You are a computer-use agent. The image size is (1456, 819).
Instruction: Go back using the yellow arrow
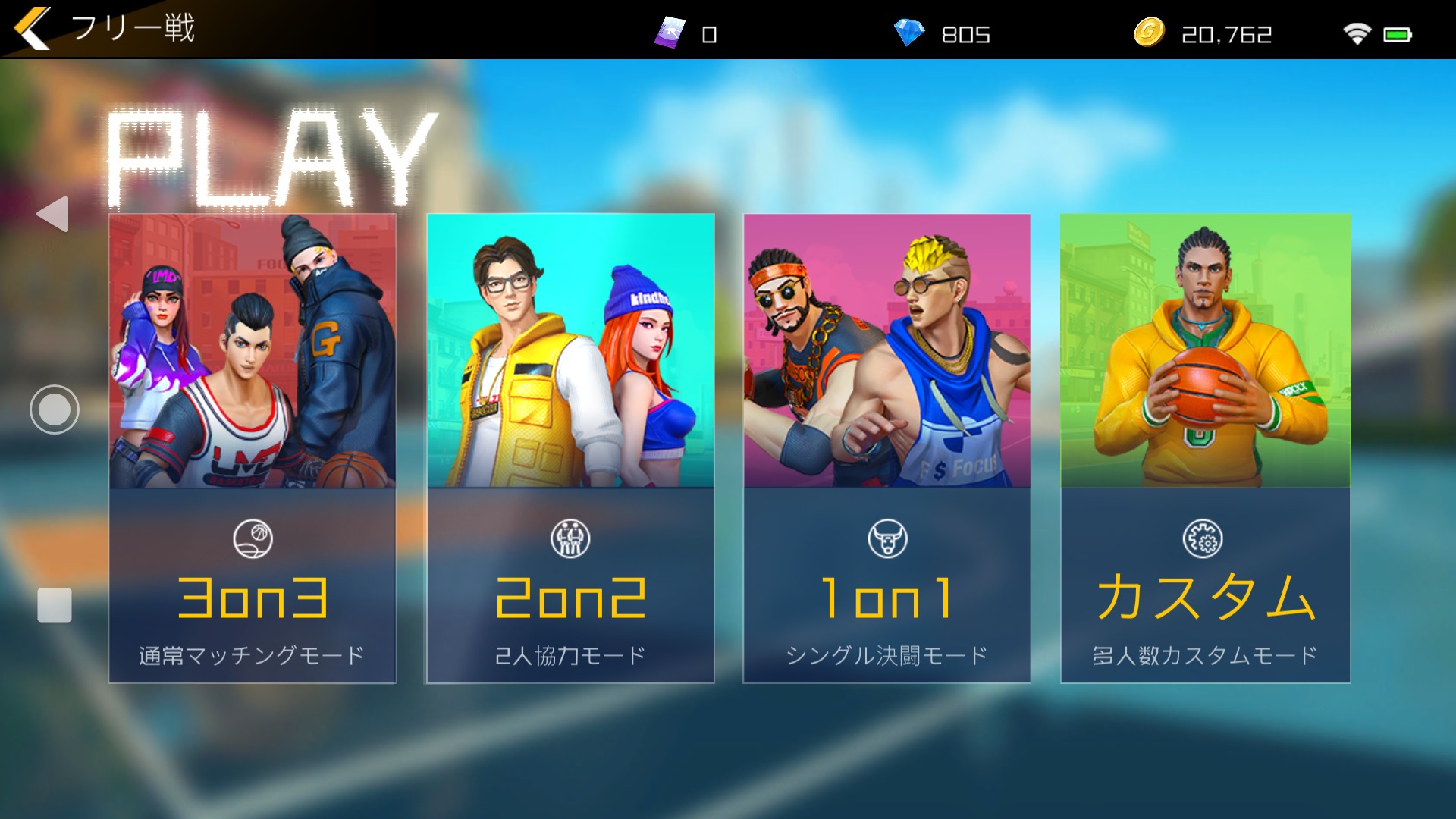32,28
